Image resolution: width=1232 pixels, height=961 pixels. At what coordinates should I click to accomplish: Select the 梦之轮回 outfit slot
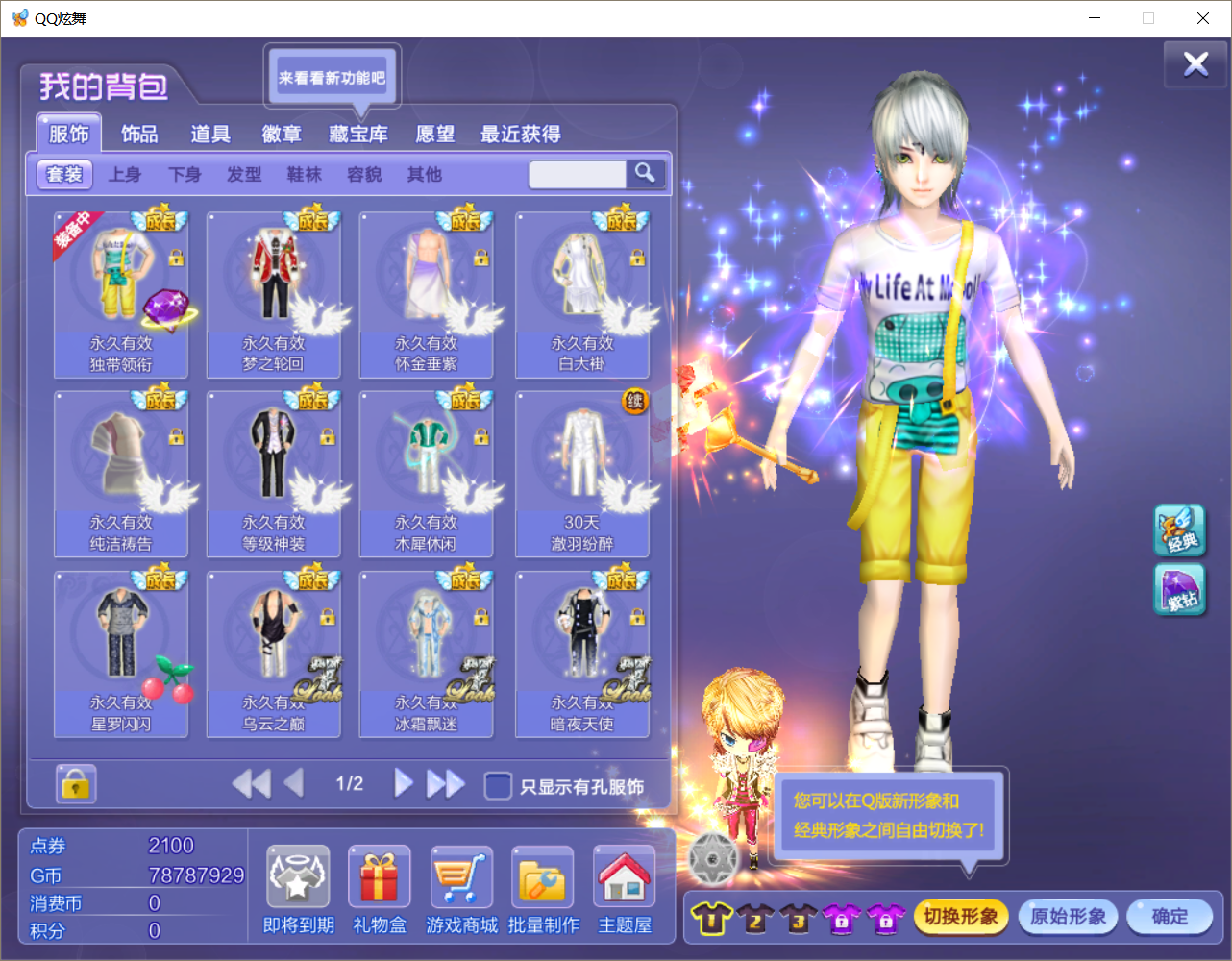(x=274, y=294)
